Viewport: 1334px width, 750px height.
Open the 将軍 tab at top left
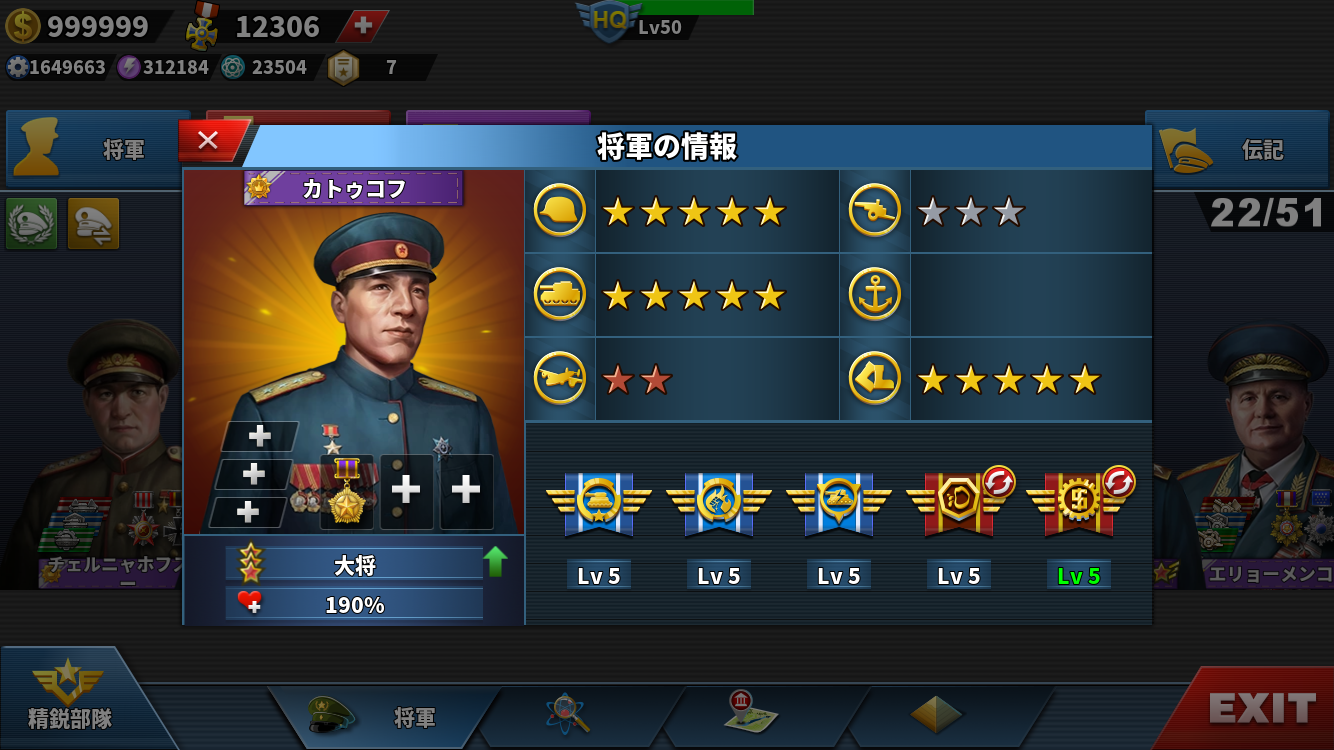(98, 150)
